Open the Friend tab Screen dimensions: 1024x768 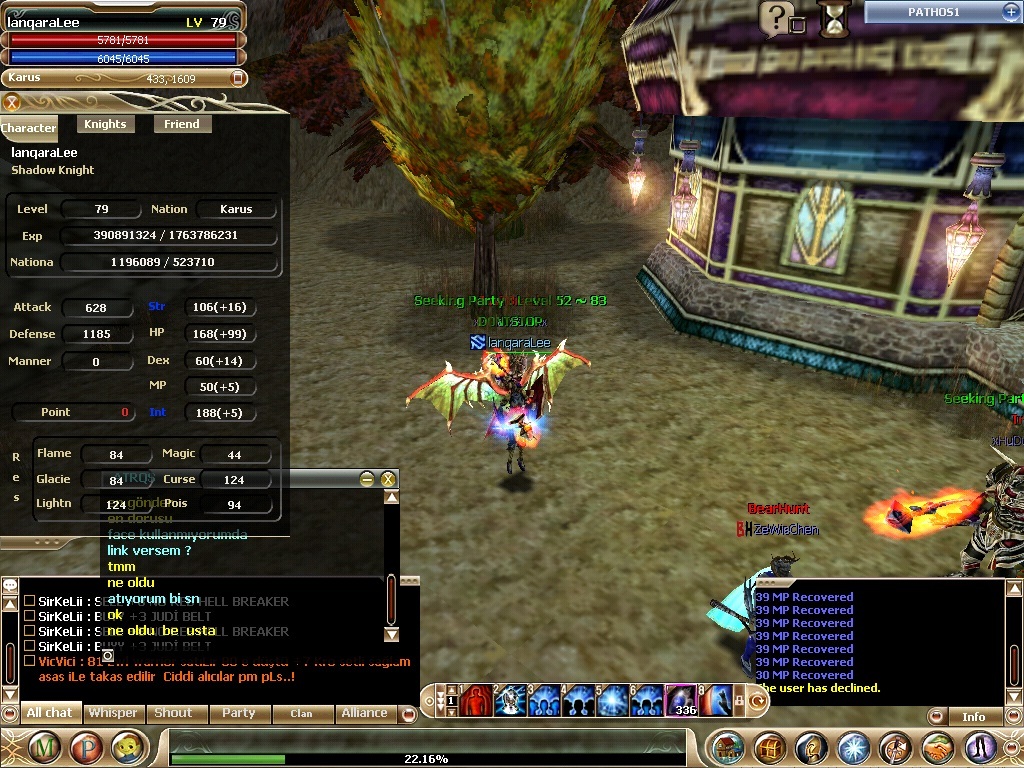181,124
